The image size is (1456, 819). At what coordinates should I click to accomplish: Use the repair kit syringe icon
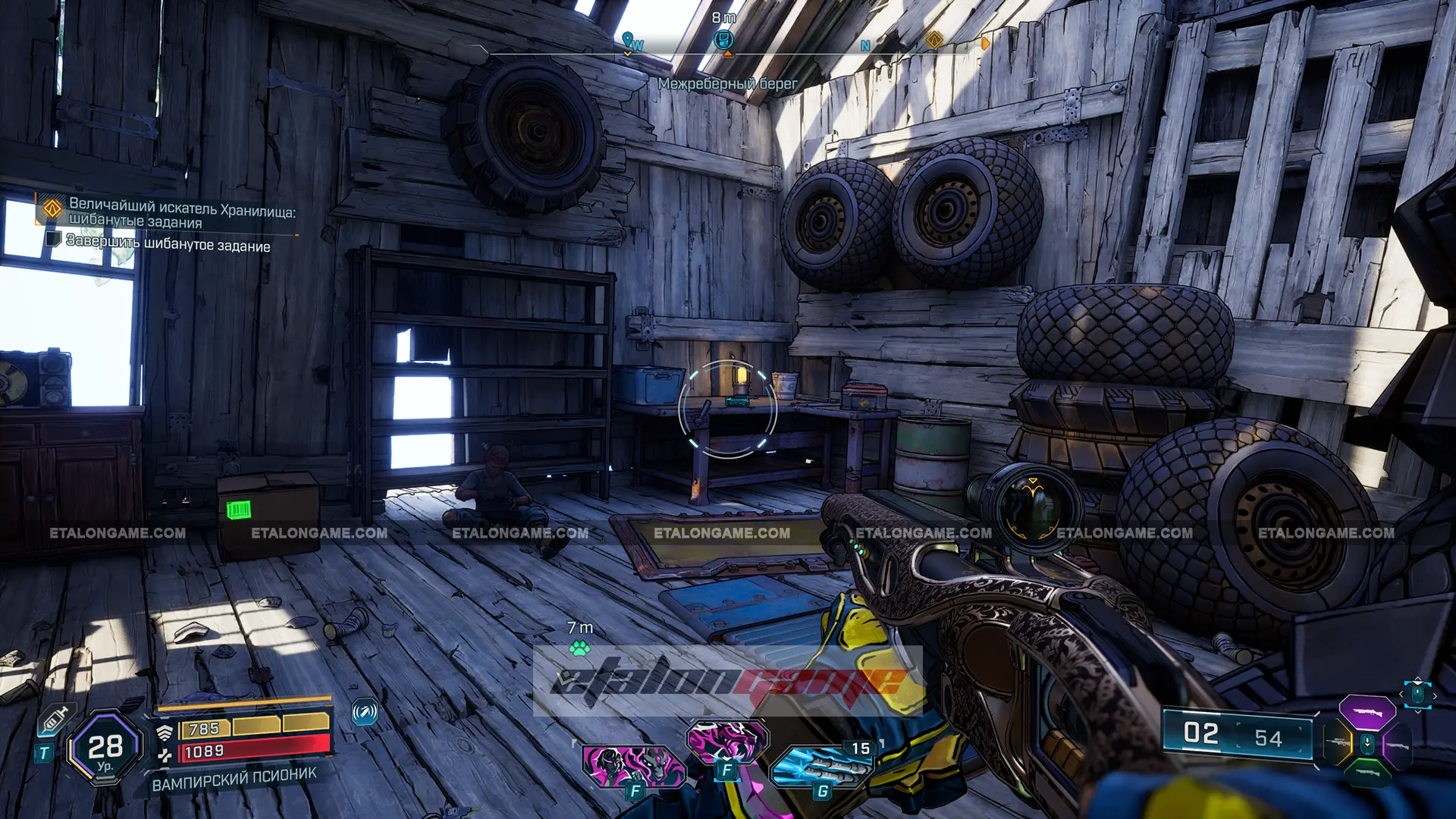55,718
